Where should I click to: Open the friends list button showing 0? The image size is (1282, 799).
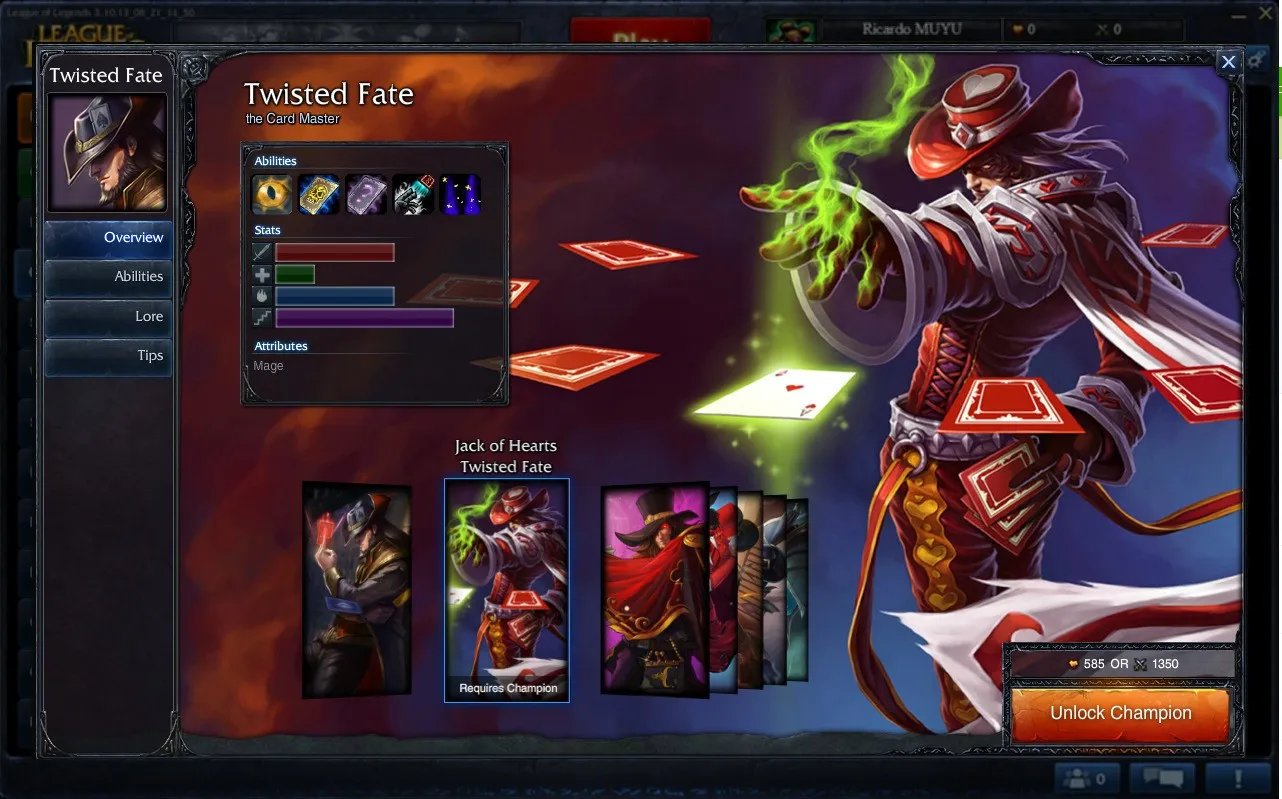pyautogui.click(x=1085, y=778)
